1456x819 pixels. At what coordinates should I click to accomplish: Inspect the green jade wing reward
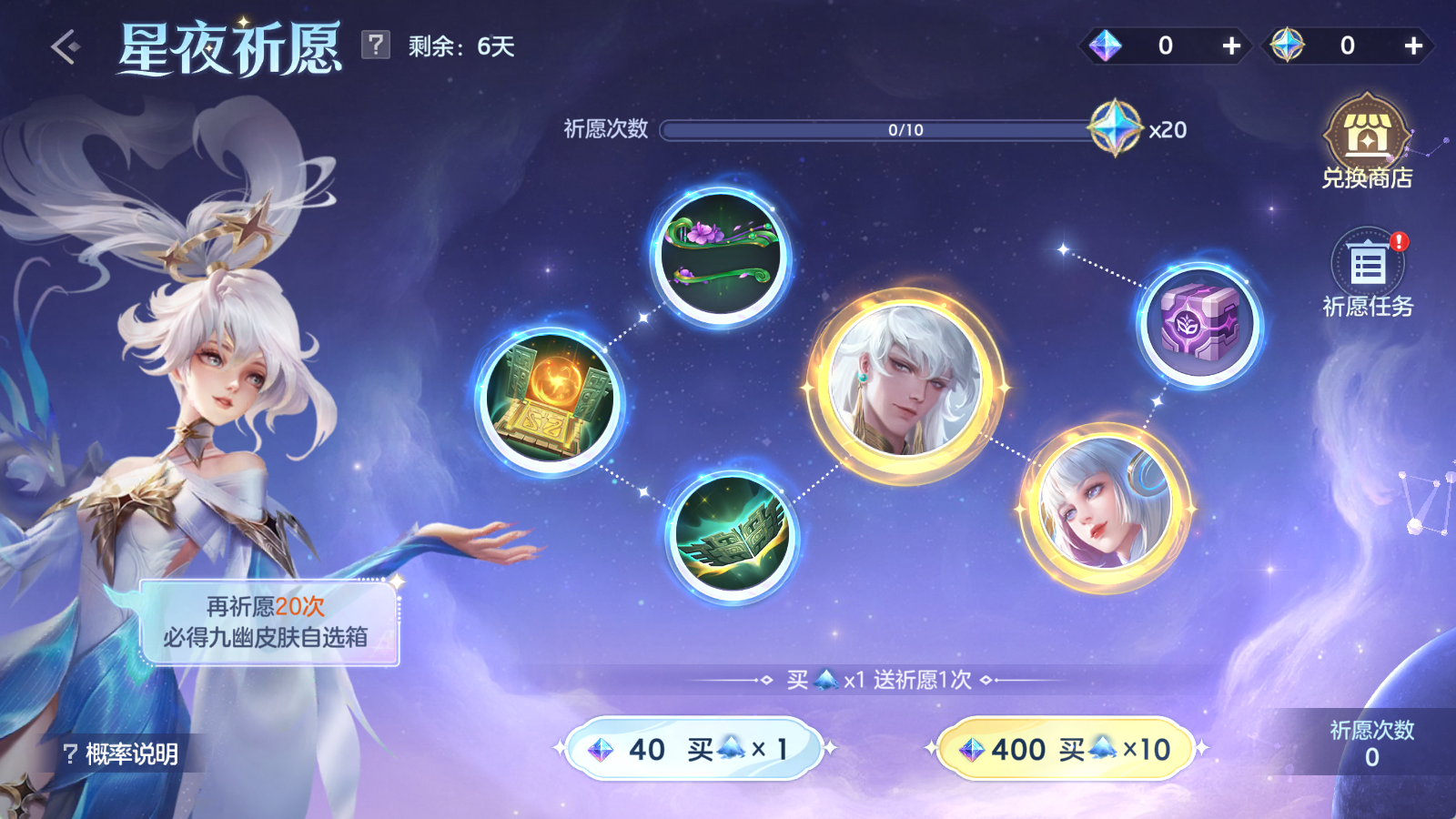click(733, 535)
